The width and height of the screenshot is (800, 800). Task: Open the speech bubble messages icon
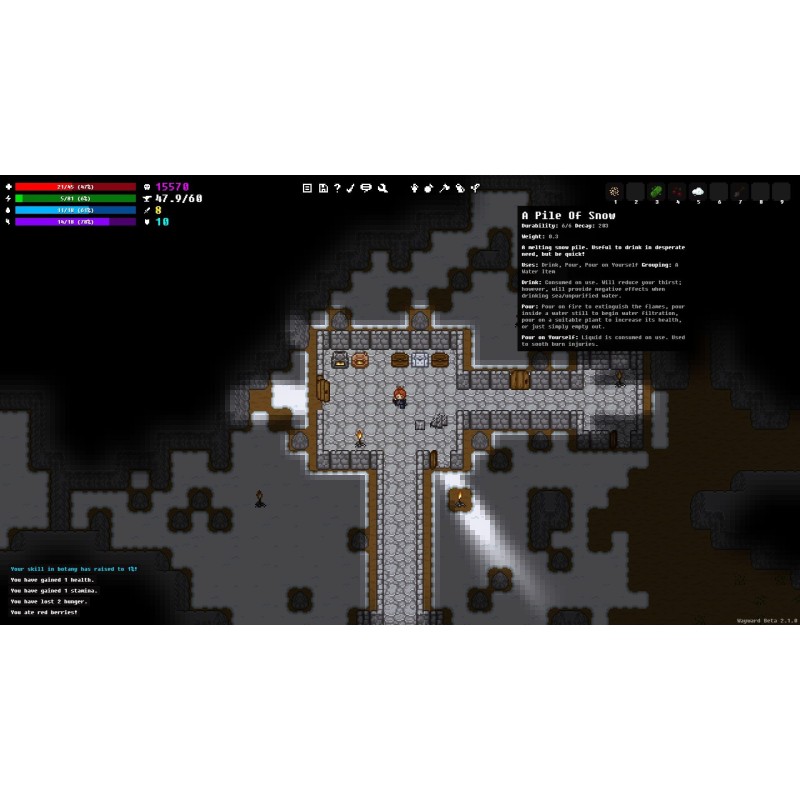(366, 187)
